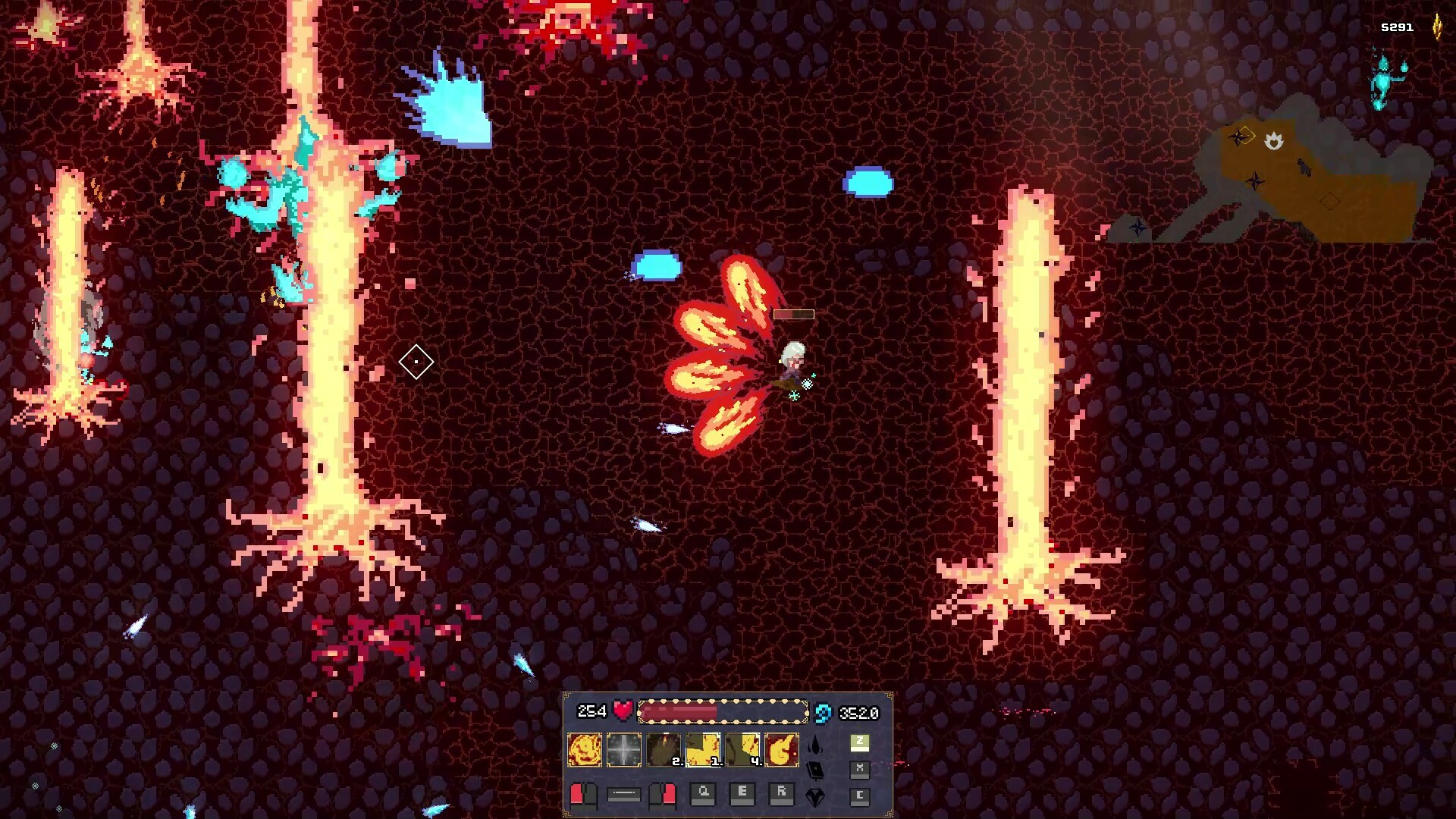
Task: Select the flame spell in the last slot
Action: 783,748
